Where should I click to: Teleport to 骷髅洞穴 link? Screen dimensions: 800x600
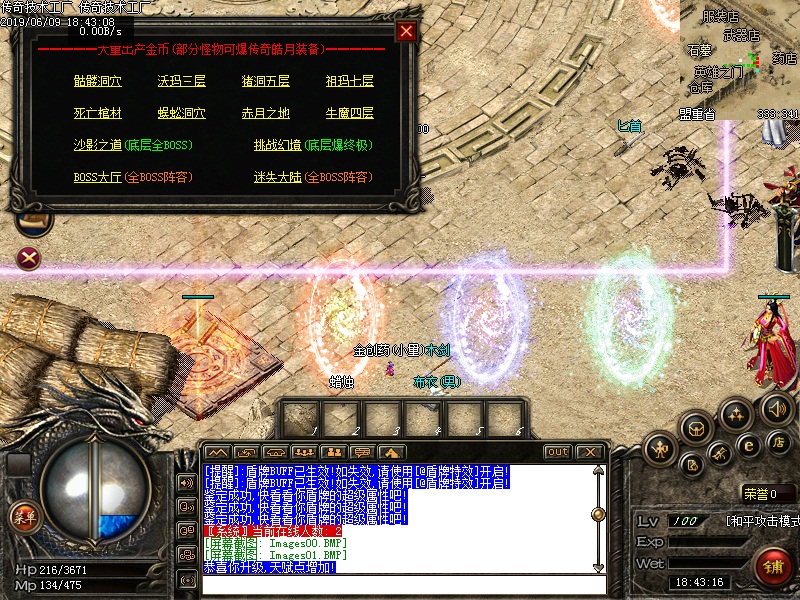pyautogui.click(x=98, y=81)
